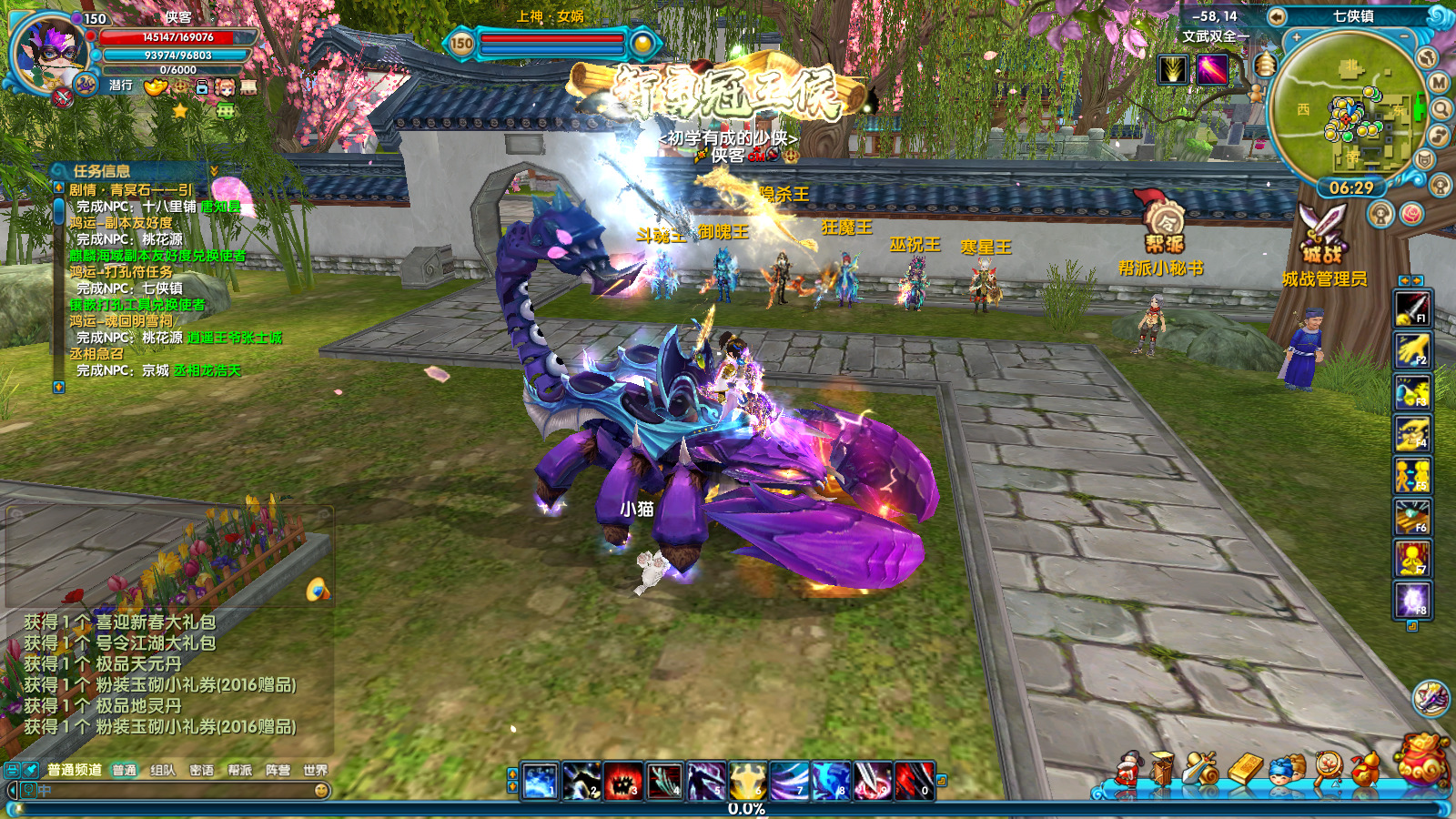Switch chat to the 帮派 channel tab
Viewport: 1456px width, 819px height.
(240, 770)
